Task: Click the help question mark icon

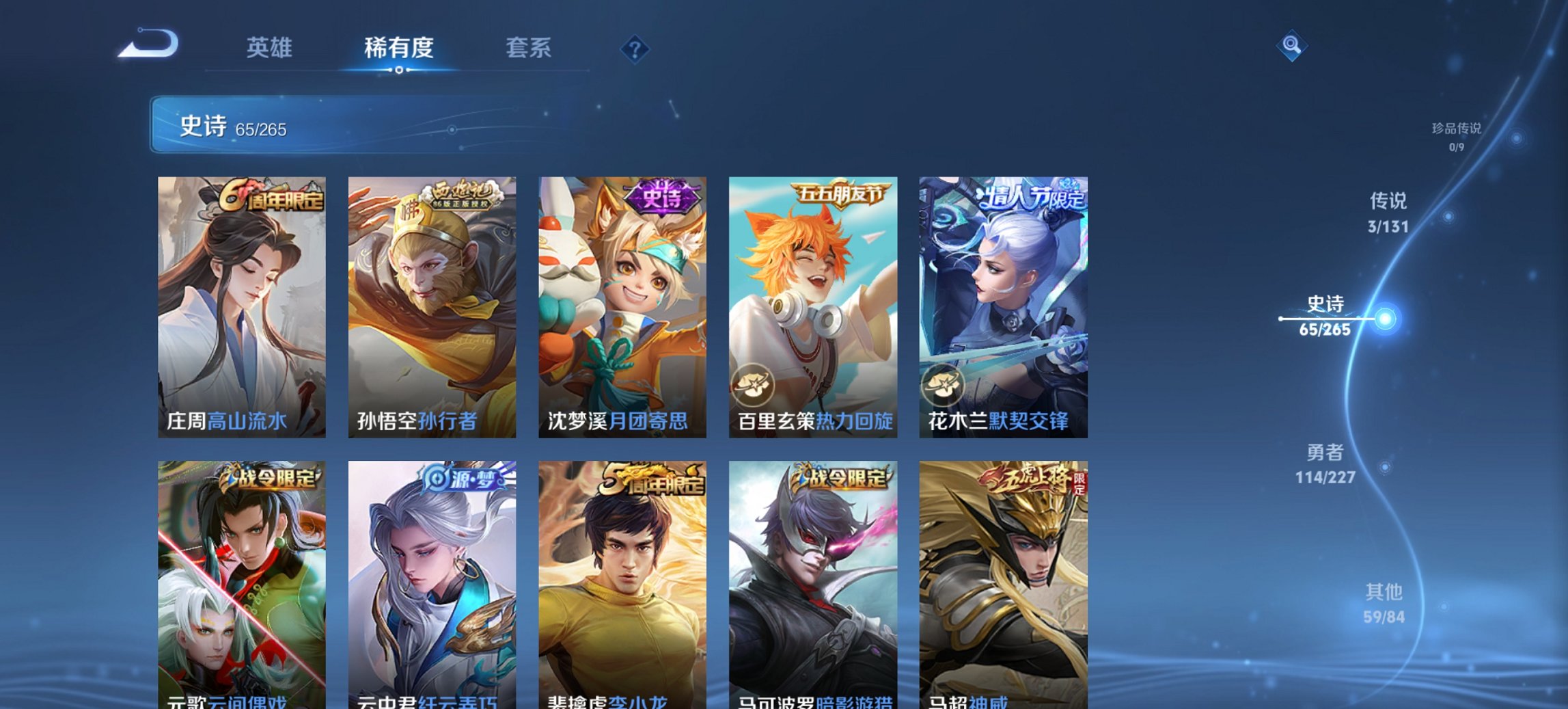Action: (x=635, y=48)
